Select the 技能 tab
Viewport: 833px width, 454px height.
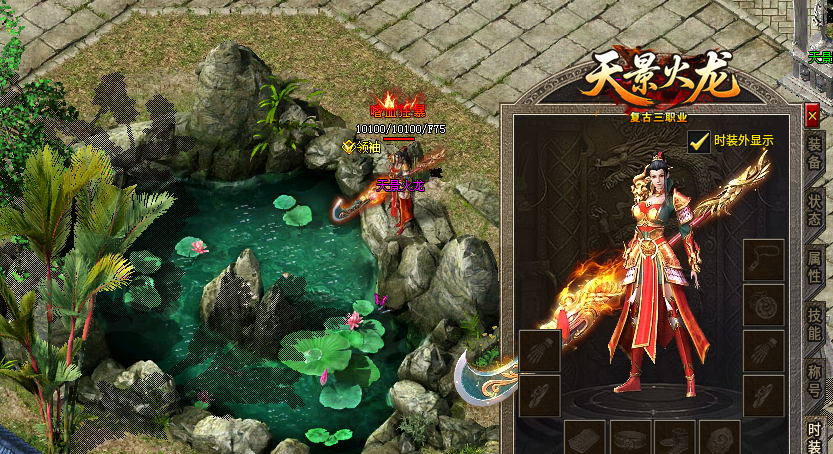(815, 323)
